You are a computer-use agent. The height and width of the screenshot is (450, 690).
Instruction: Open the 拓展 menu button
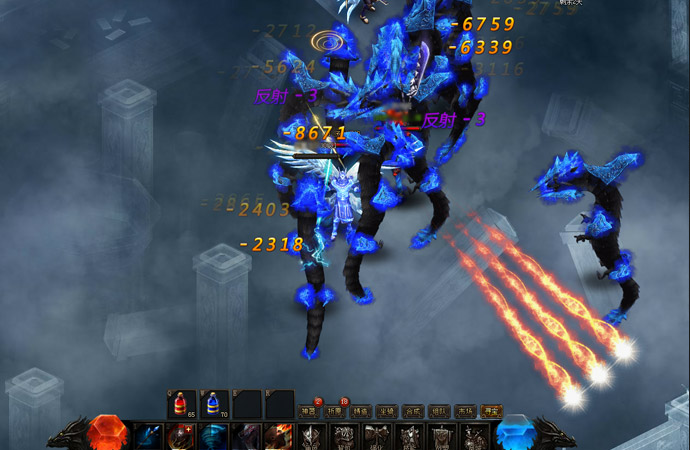pyautogui.click(x=334, y=411)
